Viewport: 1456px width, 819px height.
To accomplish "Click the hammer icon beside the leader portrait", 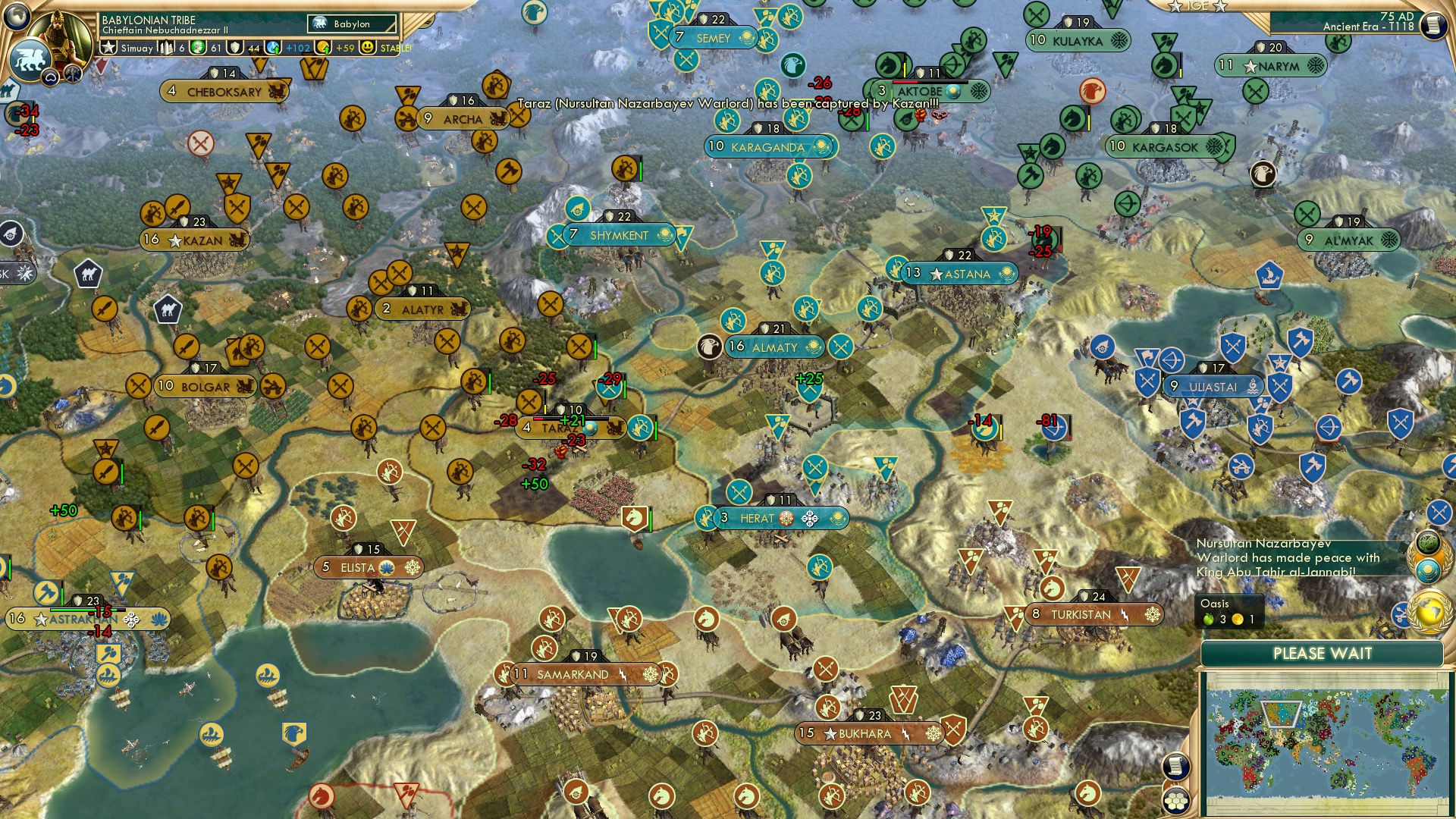I will 73,76.
